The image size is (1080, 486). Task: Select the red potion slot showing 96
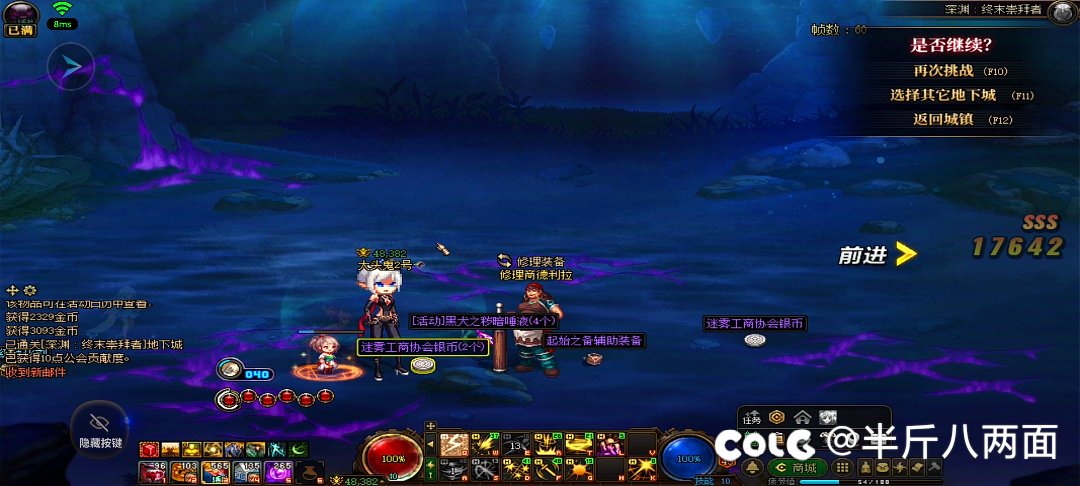coord(151,471)
